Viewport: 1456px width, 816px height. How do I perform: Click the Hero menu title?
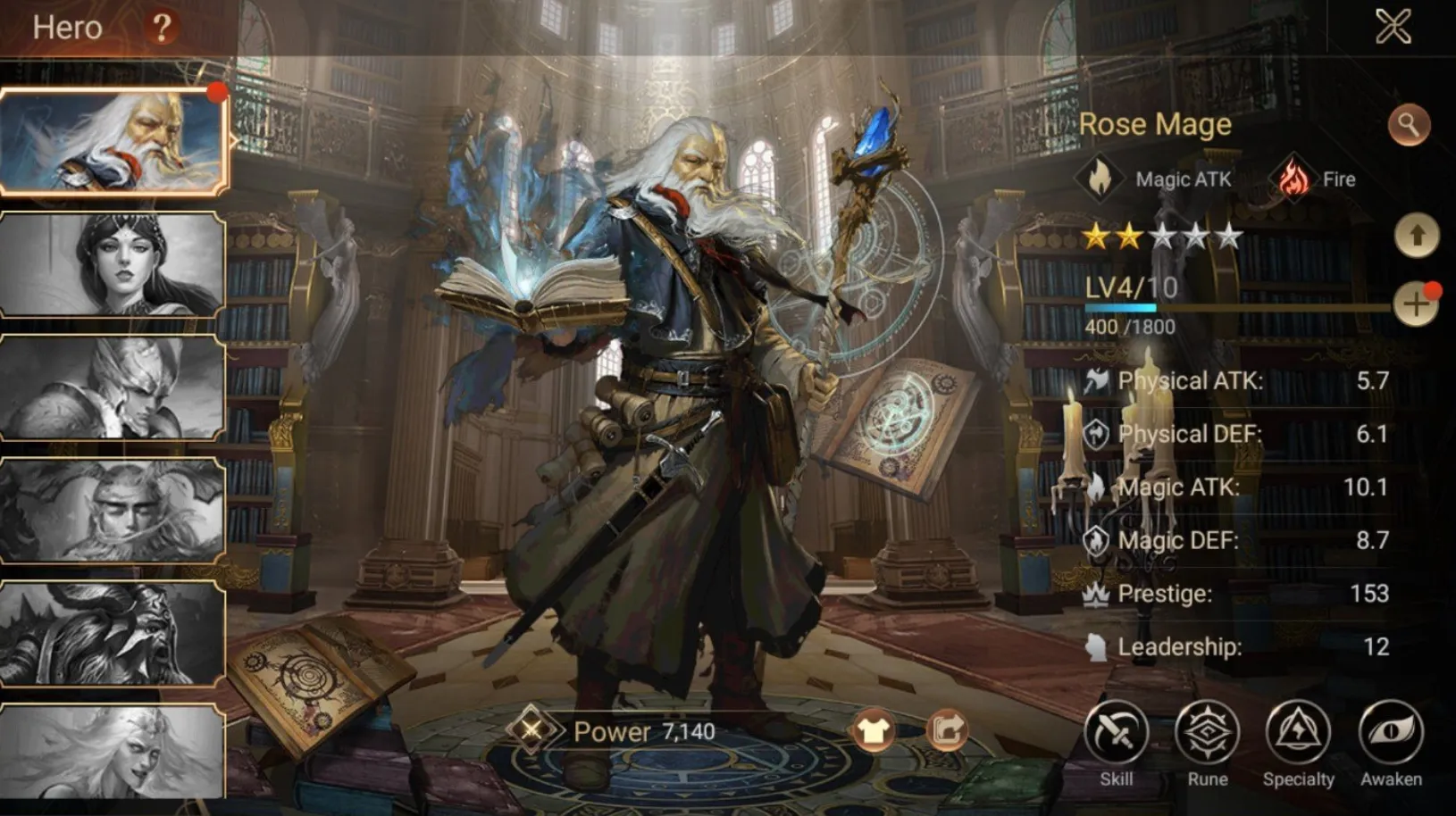coord(67,27)
